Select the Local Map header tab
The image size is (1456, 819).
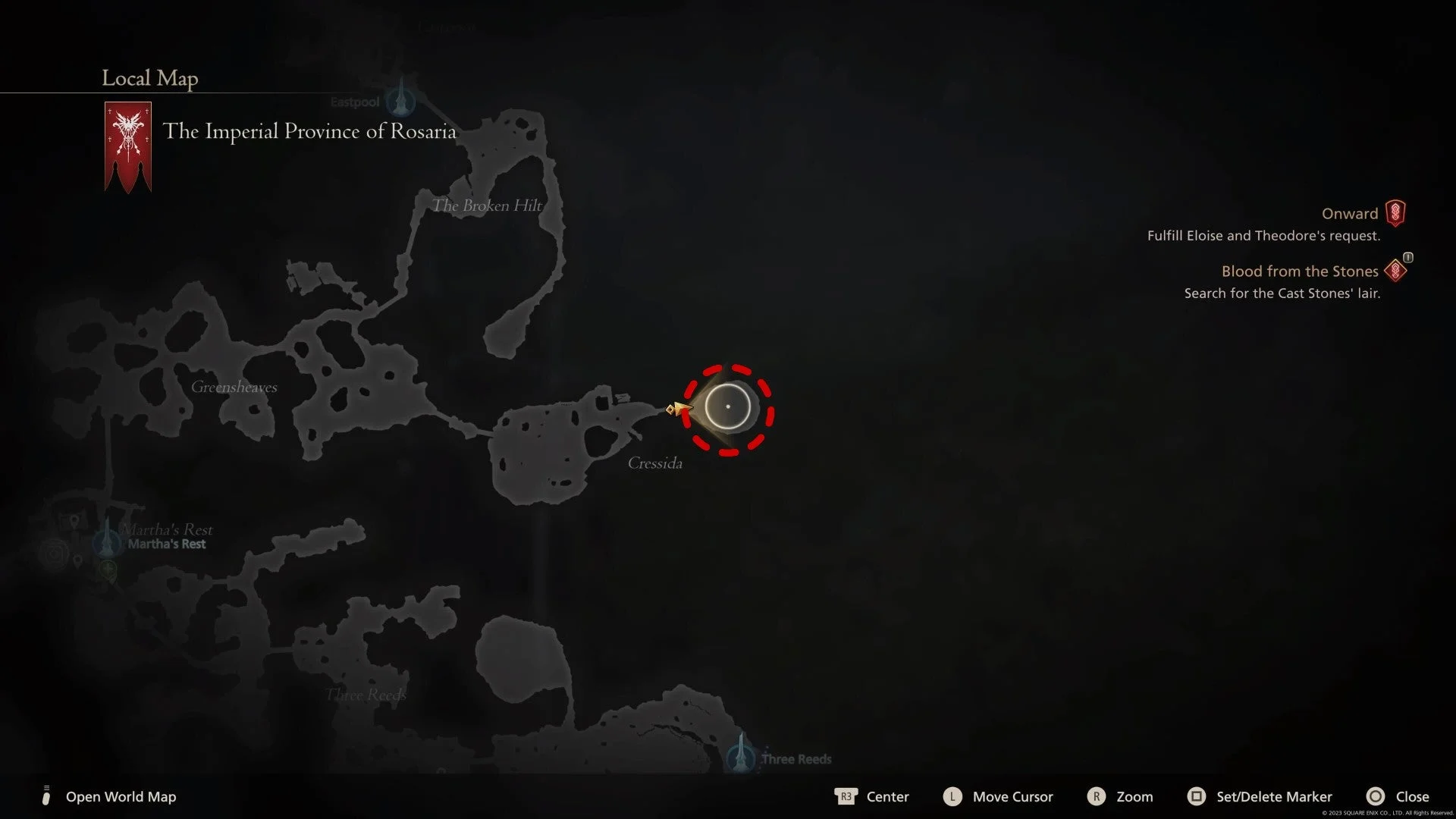149,78
